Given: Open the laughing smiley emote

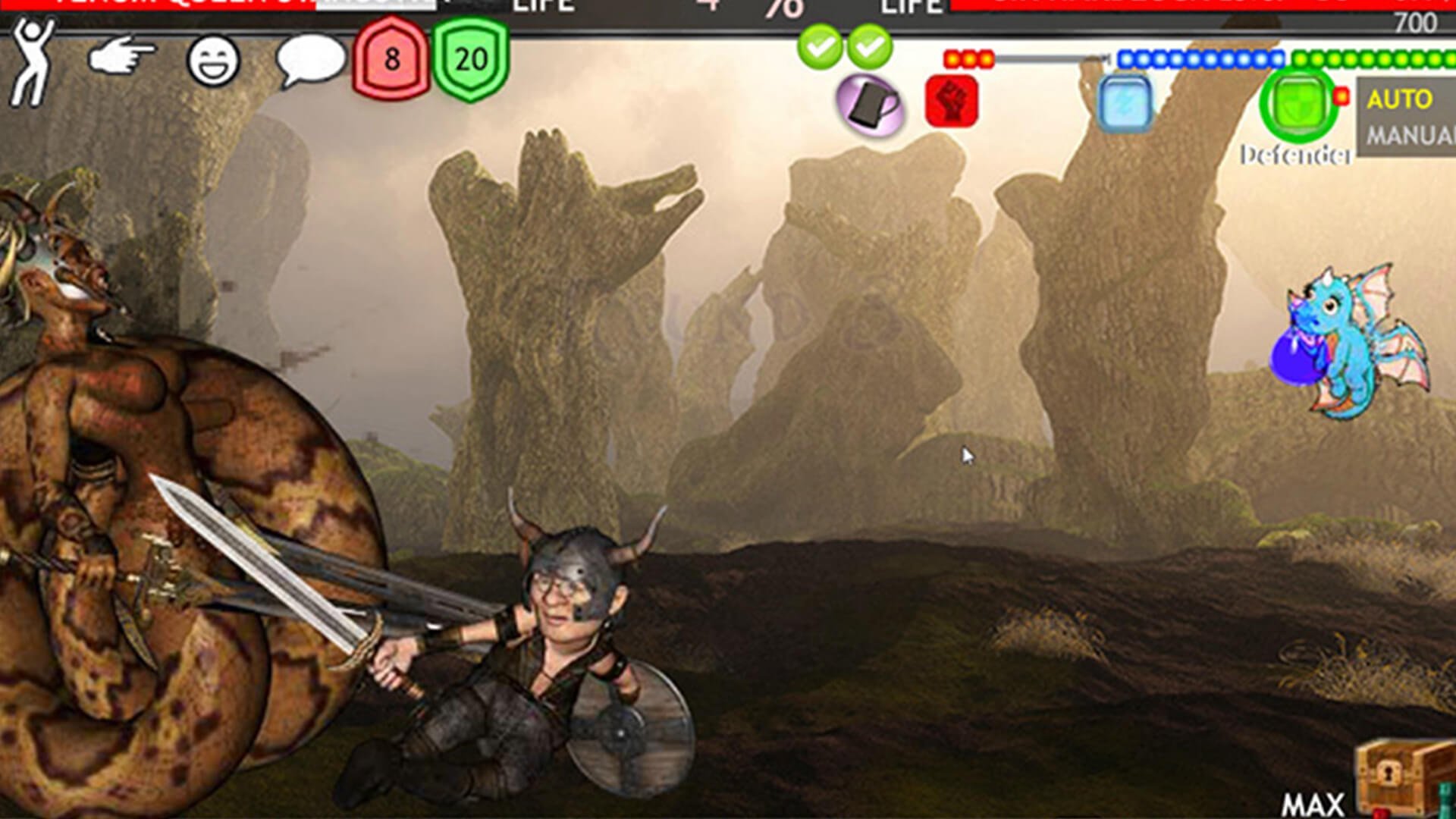Looking at the screenshot, I should (213, 61).
